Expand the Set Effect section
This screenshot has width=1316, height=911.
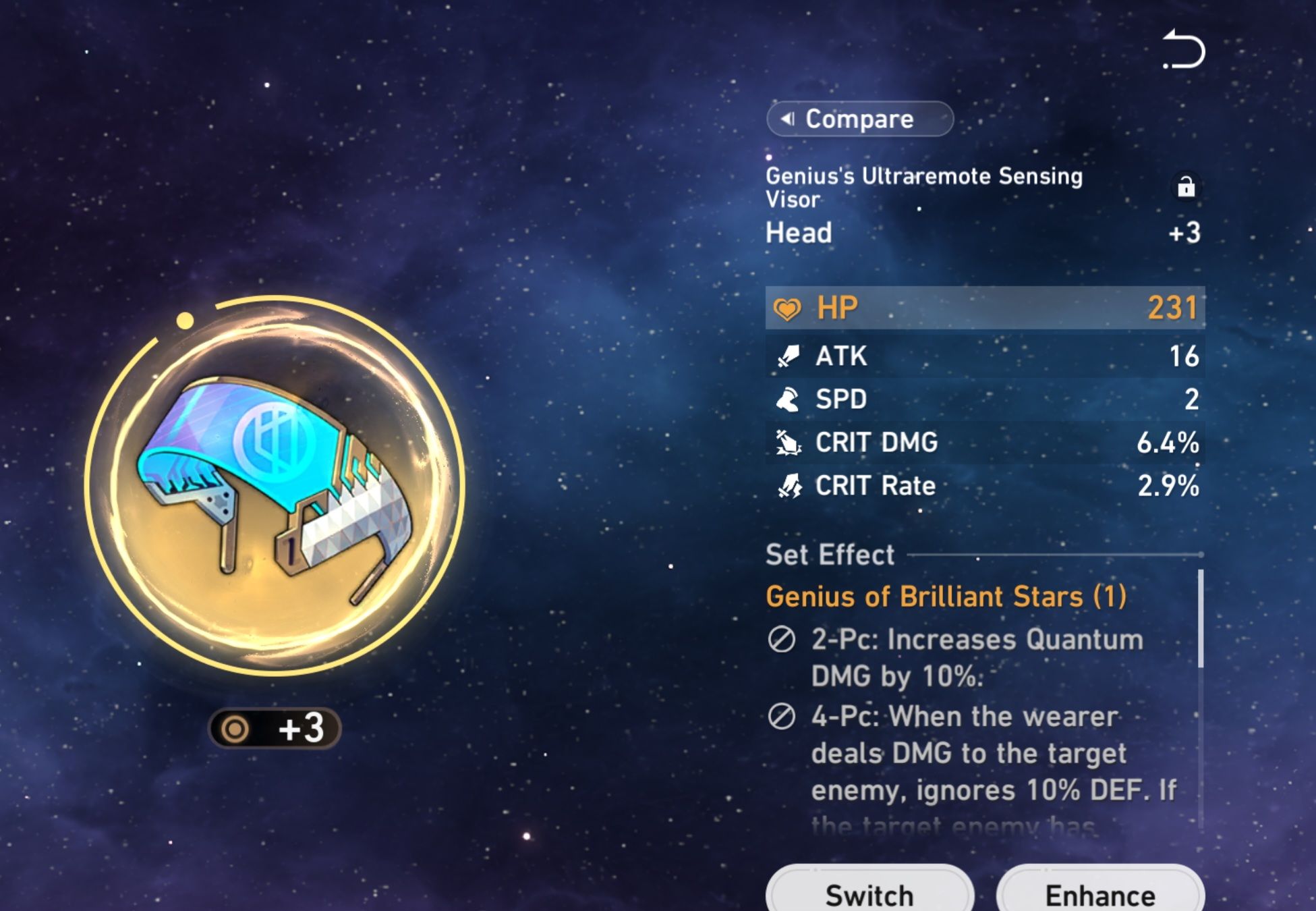coord(828,555)
